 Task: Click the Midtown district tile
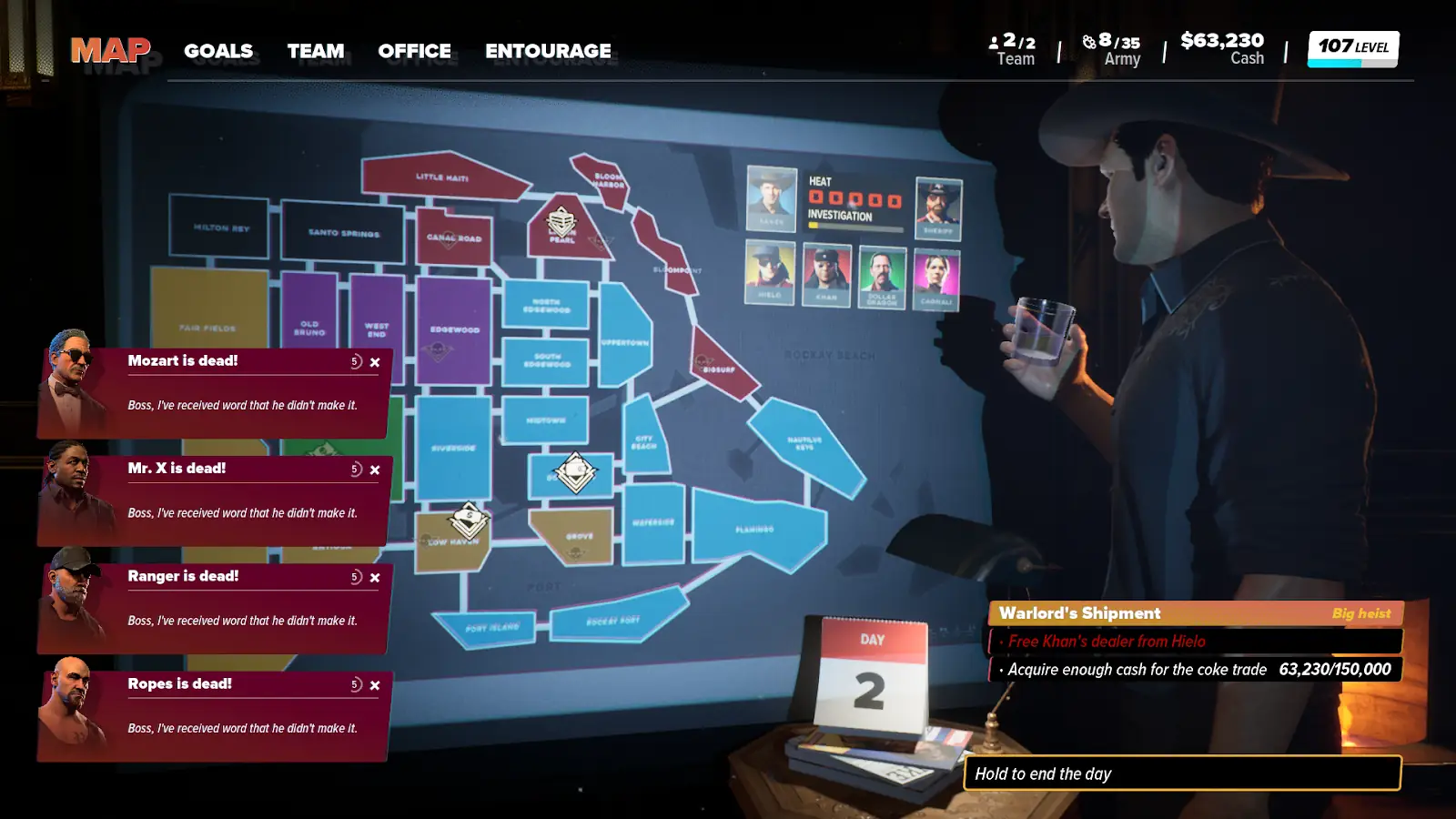tap(545, 420)
